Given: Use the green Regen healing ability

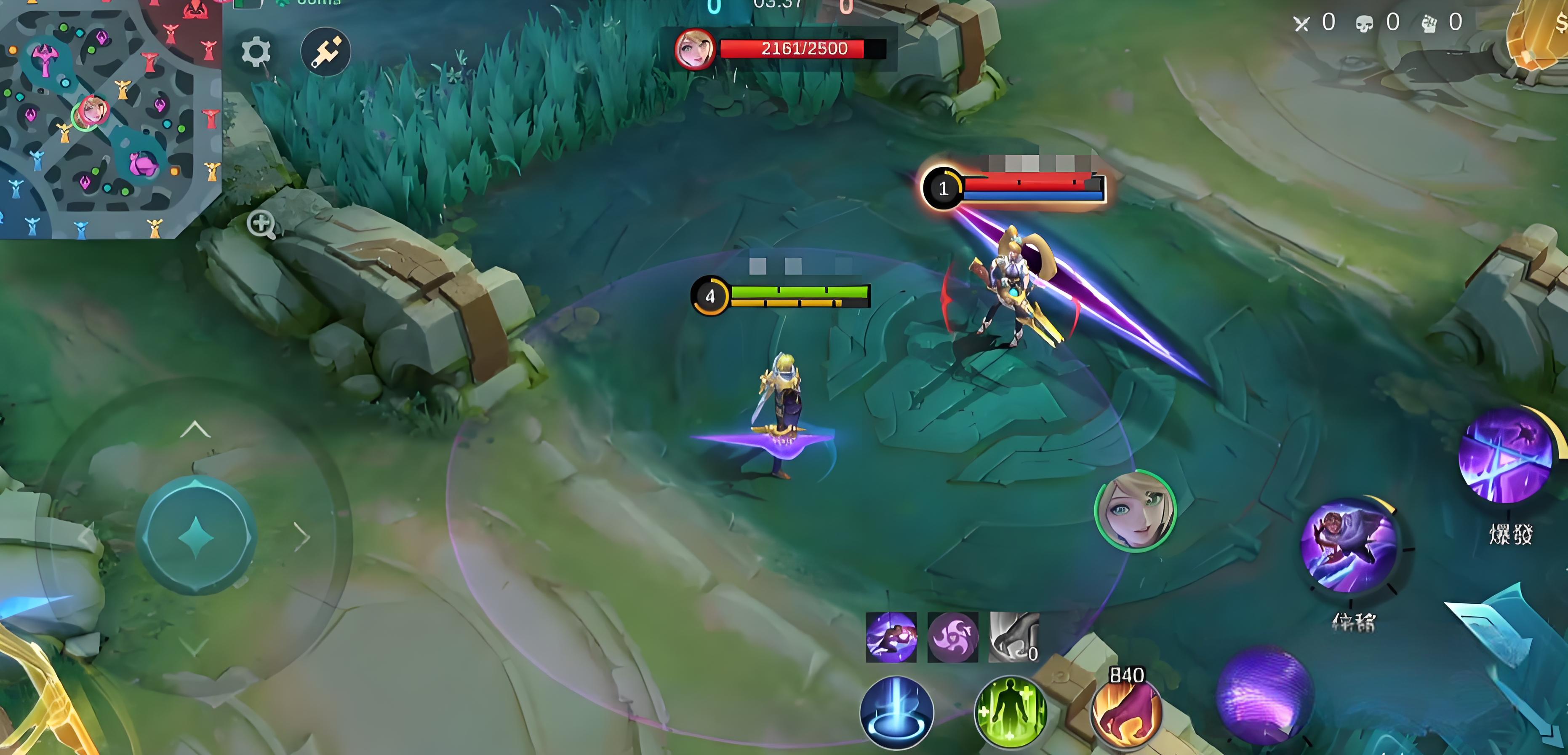Looking at the screenshot, I should pos(1010,712).
